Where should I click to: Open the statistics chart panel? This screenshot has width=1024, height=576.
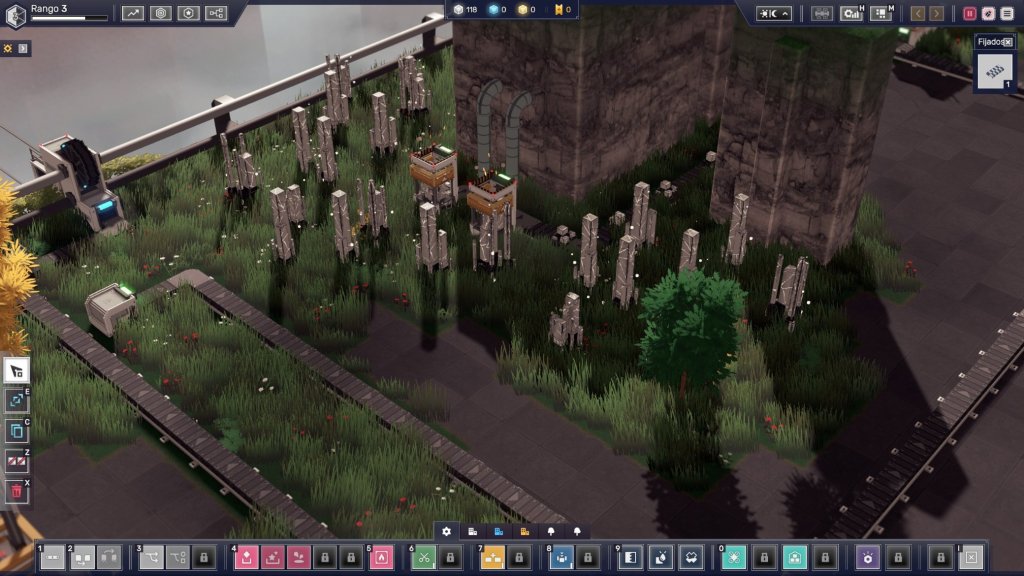(x=133, y=13)
